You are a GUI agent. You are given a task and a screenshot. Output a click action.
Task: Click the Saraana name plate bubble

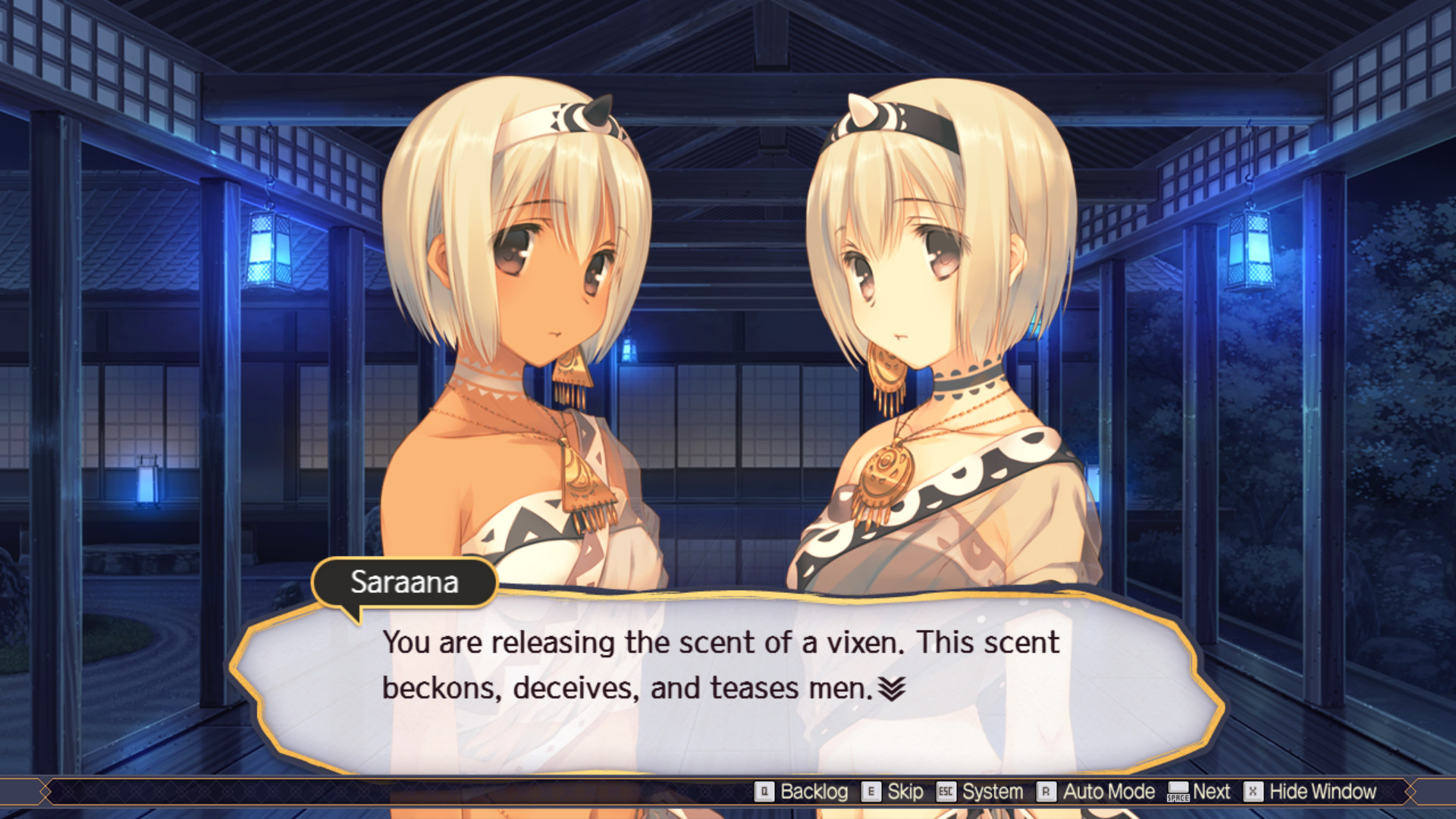(404, 582)
